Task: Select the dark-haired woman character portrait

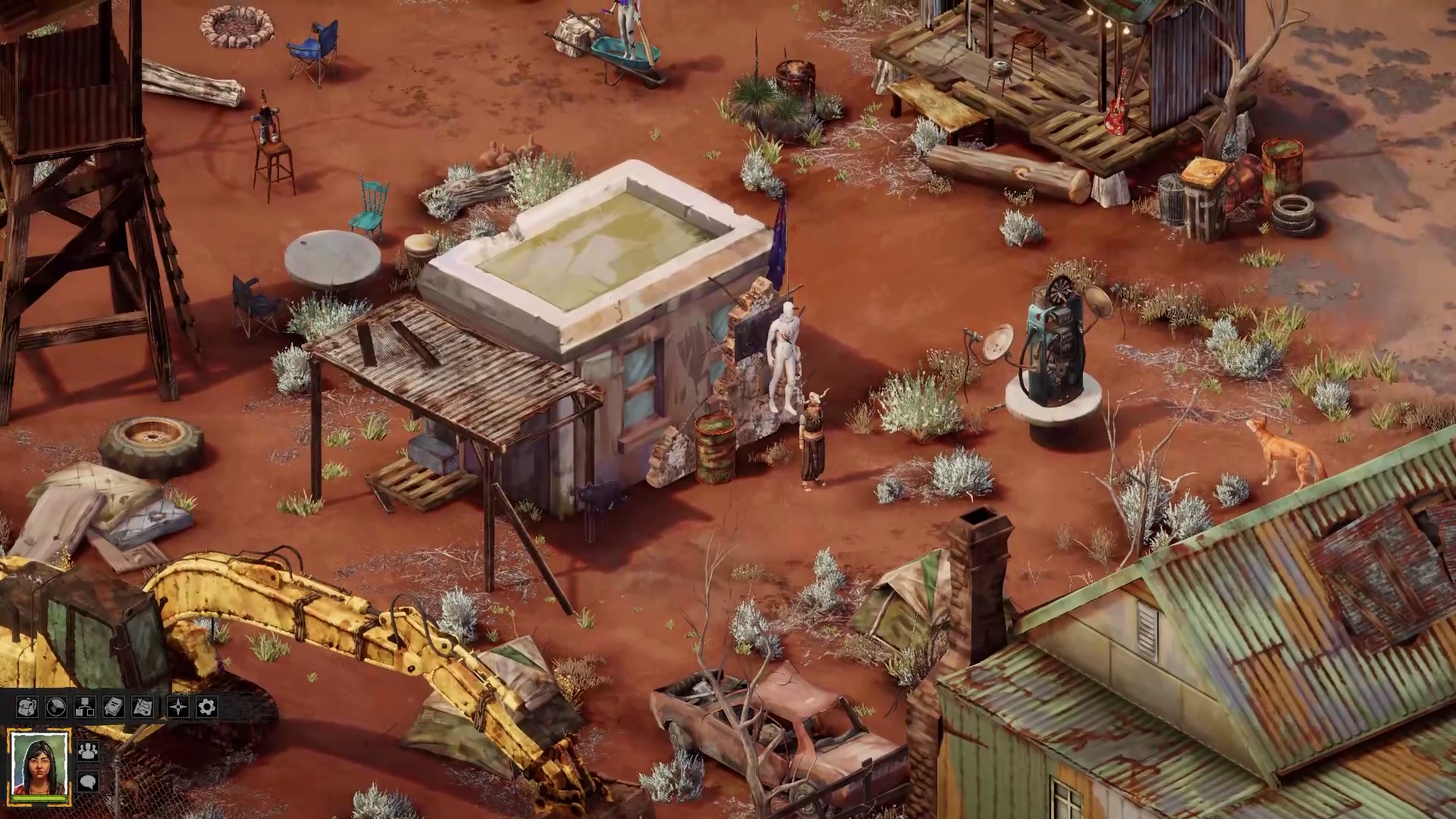Action: pyautogui.click(x=39, y=767)
